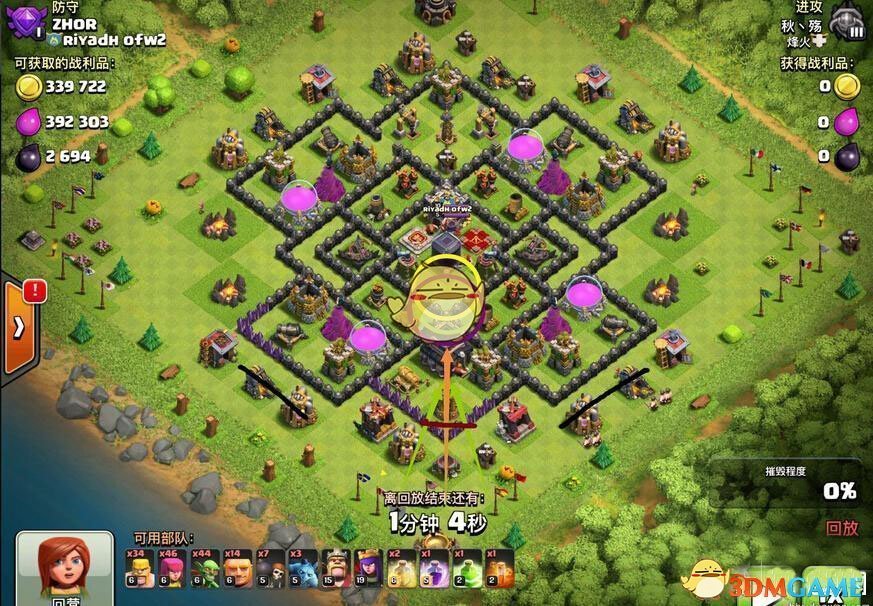873x606 pixels.
Task: Select the purple Rage spell slot
Action: point(435,568)
